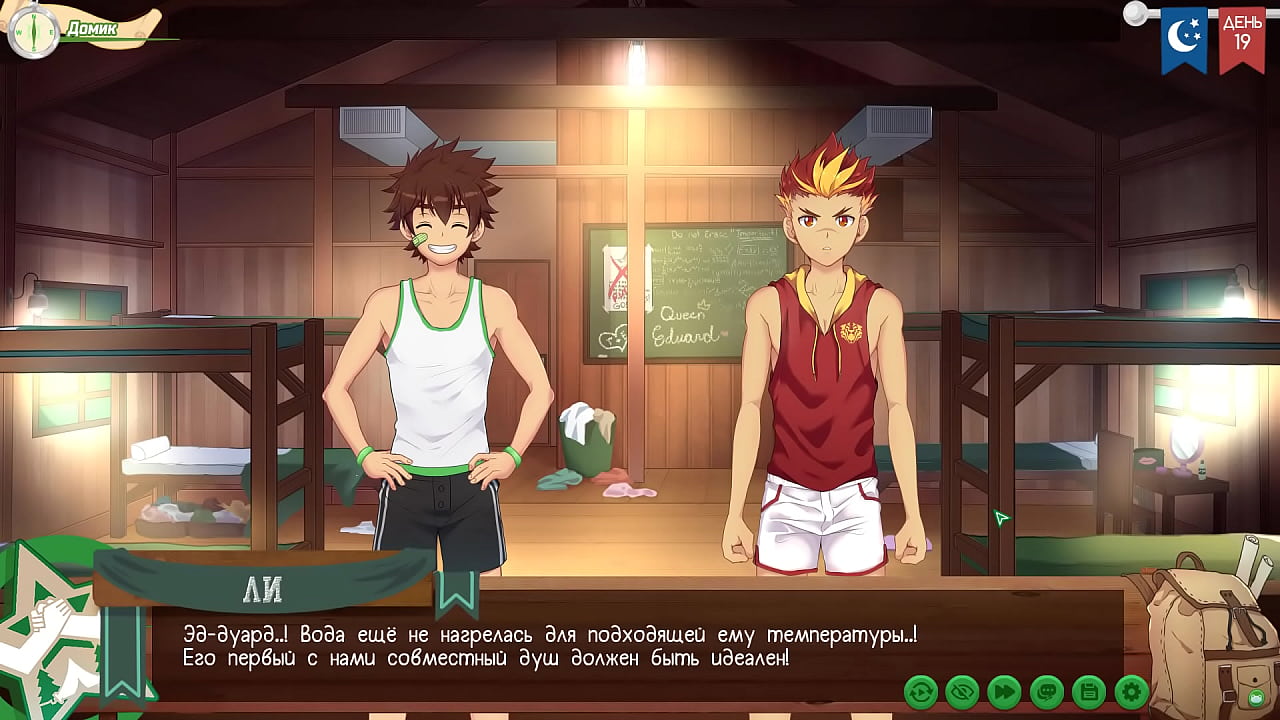Image resolution: width=1280 pixels, height=720 pixels.
Task: Activate fast-forward skip button
Action: [x=1004, y=691]
